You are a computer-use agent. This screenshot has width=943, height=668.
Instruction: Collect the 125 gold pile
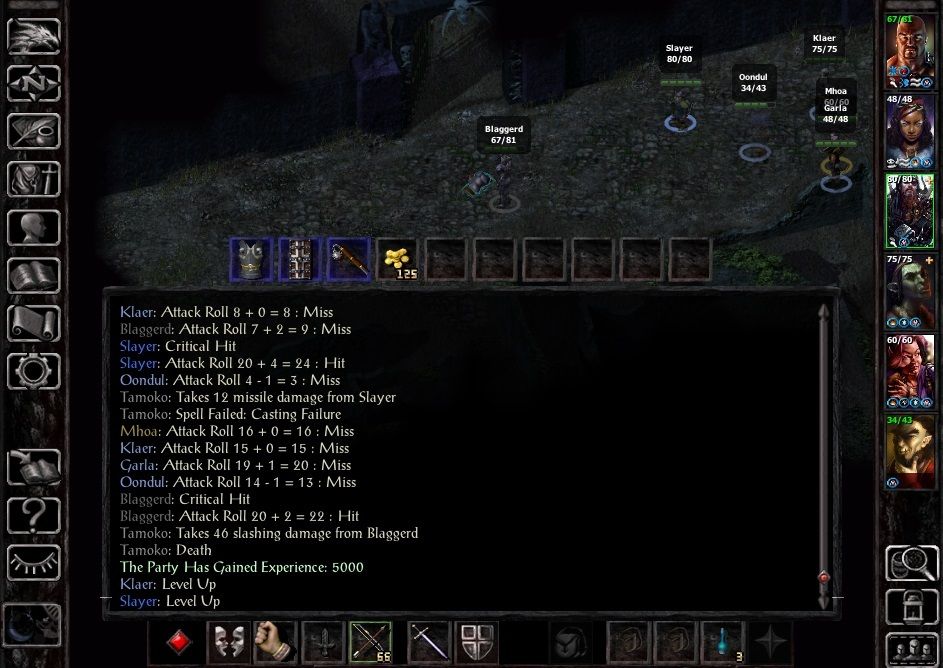[398, 259]
